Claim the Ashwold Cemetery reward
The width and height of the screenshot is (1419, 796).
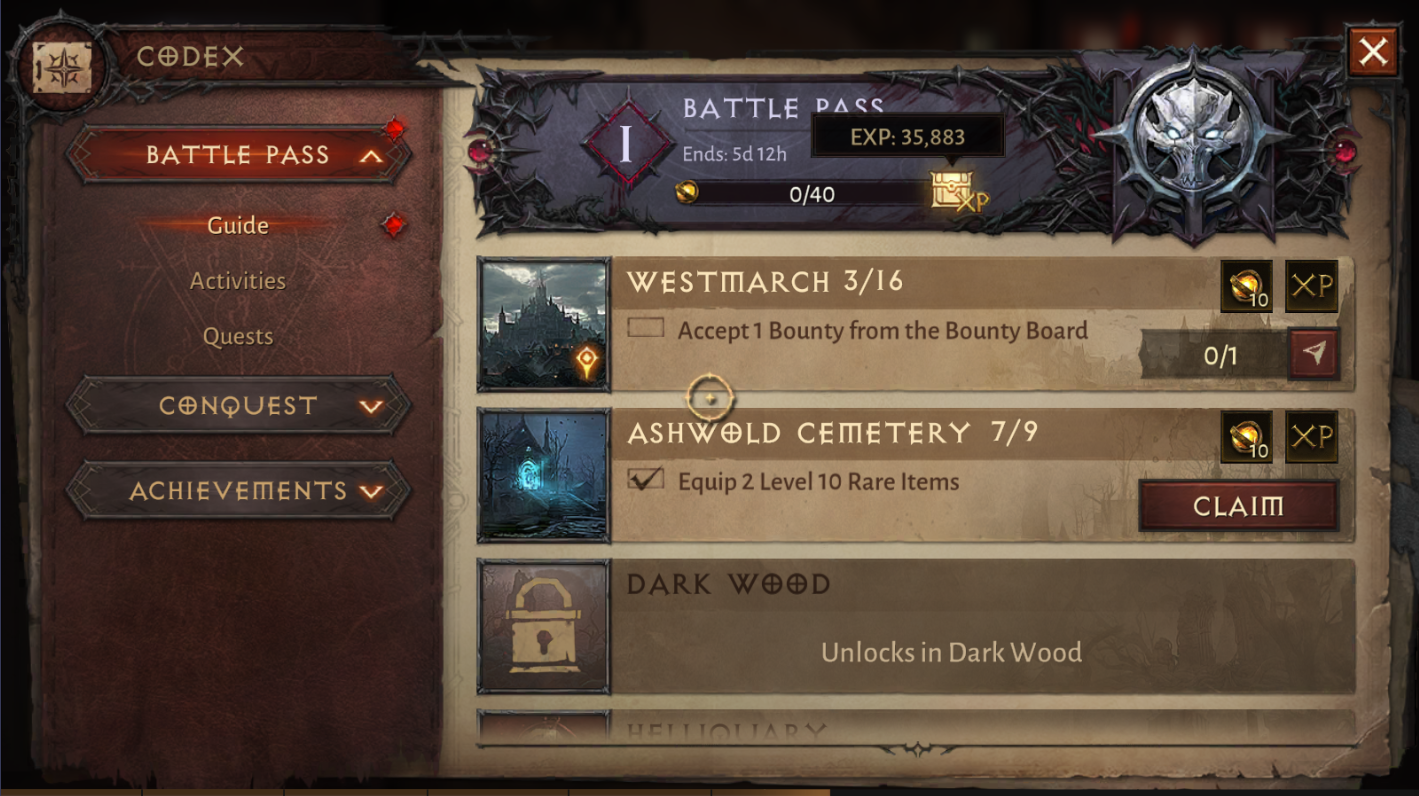1238,506
